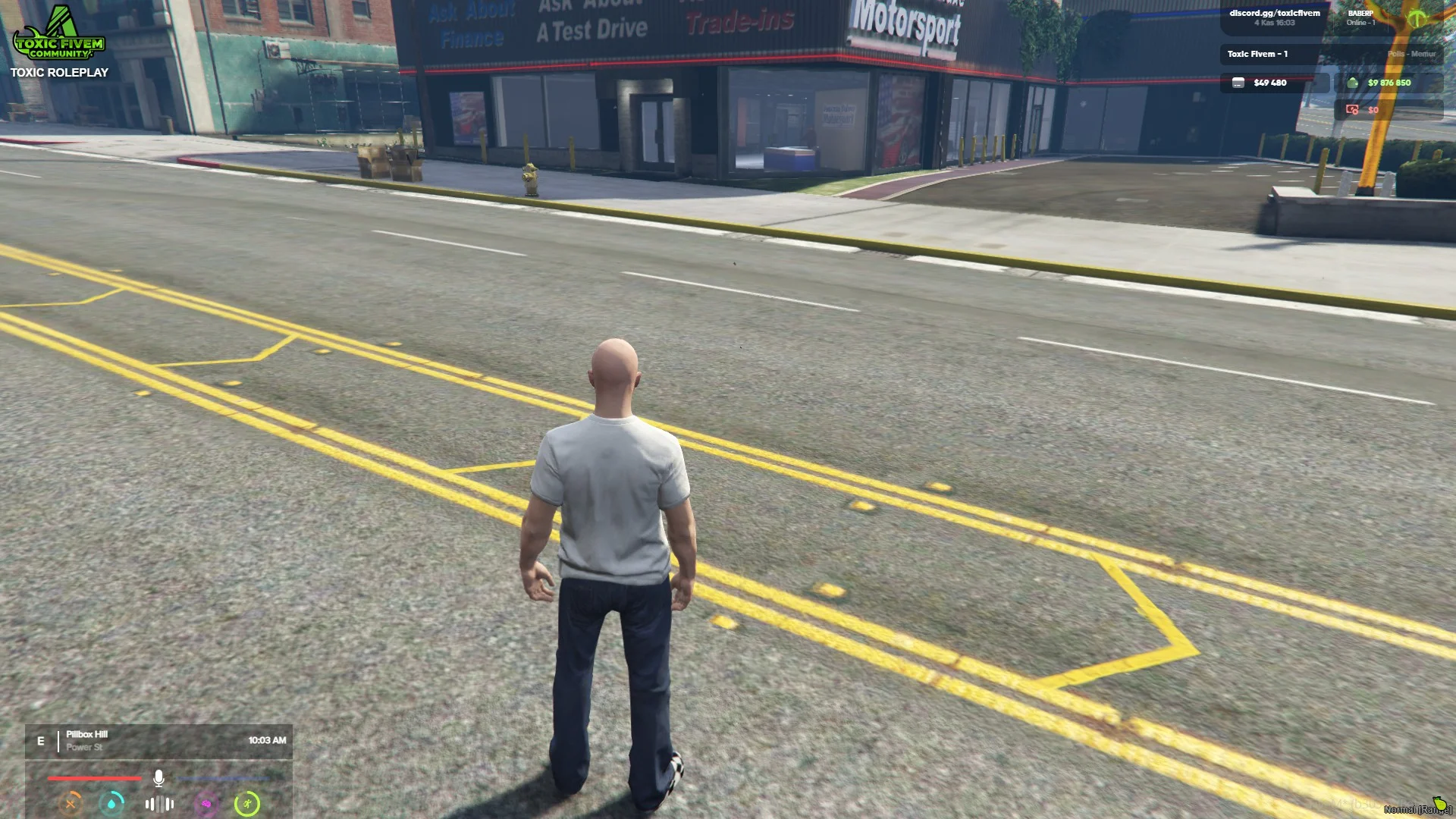Select the hunger status icon

point(71,804)
